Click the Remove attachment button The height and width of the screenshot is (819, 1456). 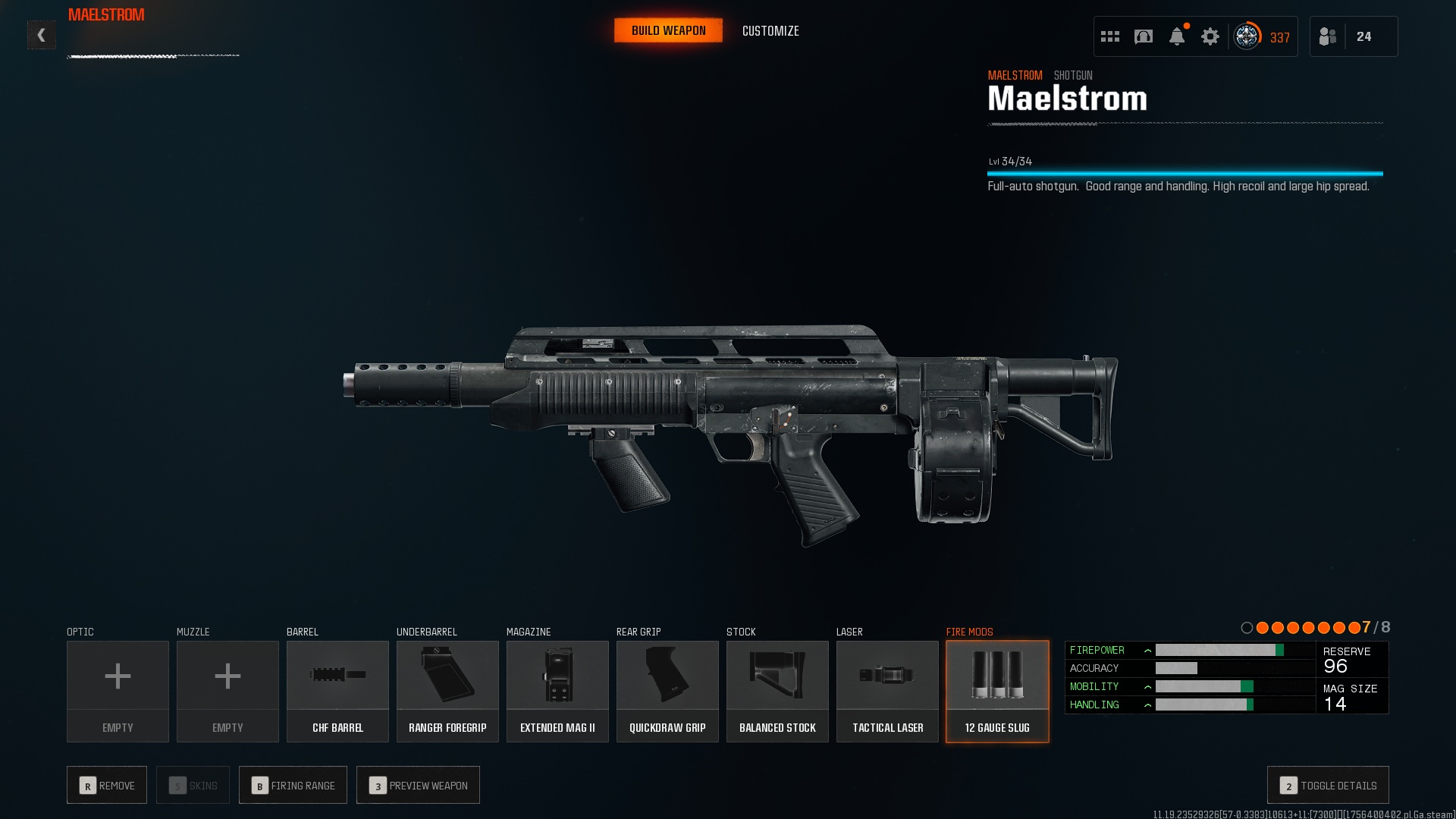coord(107,785)
